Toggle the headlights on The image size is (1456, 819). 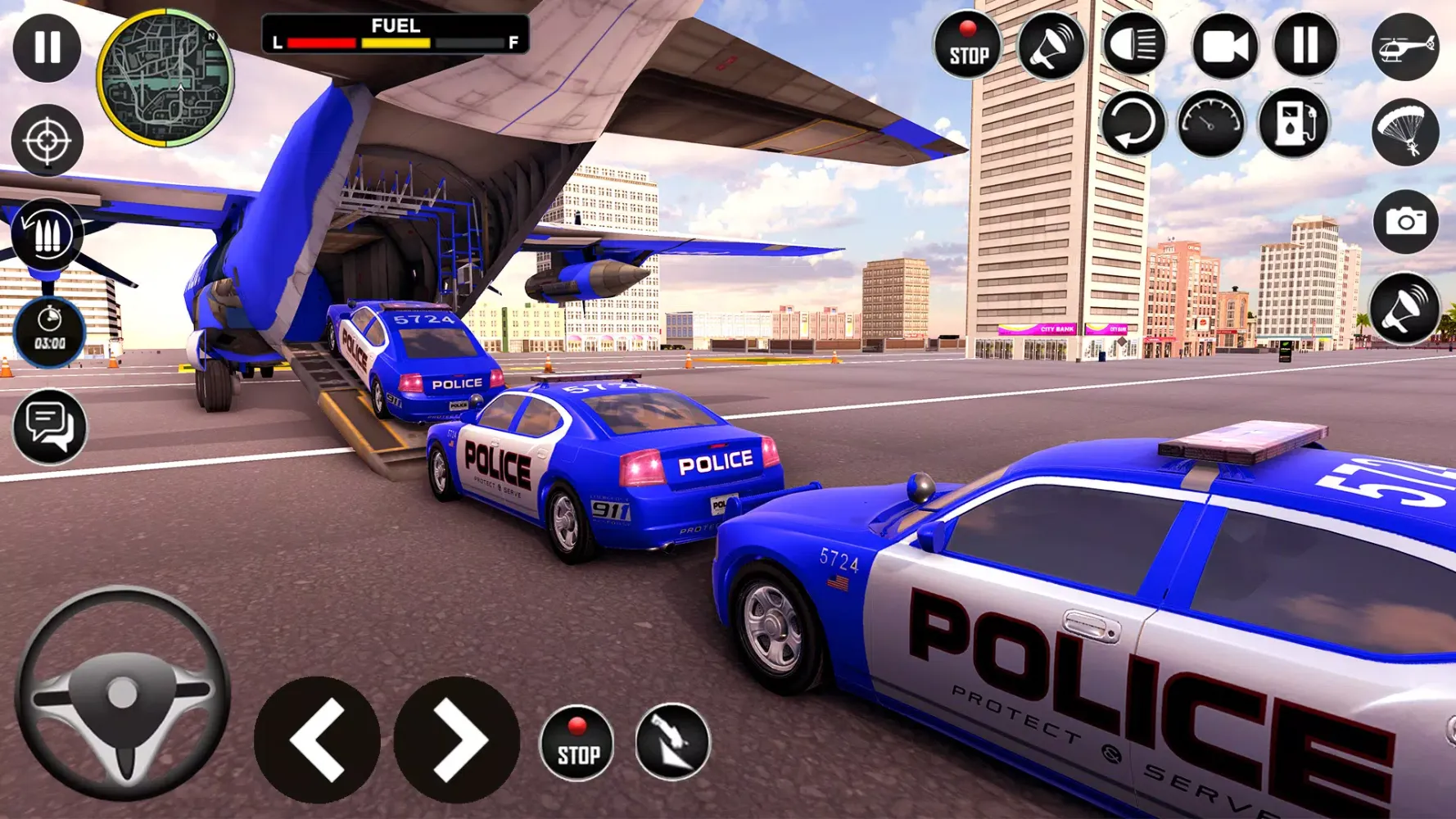click(x=1137, y=48)
